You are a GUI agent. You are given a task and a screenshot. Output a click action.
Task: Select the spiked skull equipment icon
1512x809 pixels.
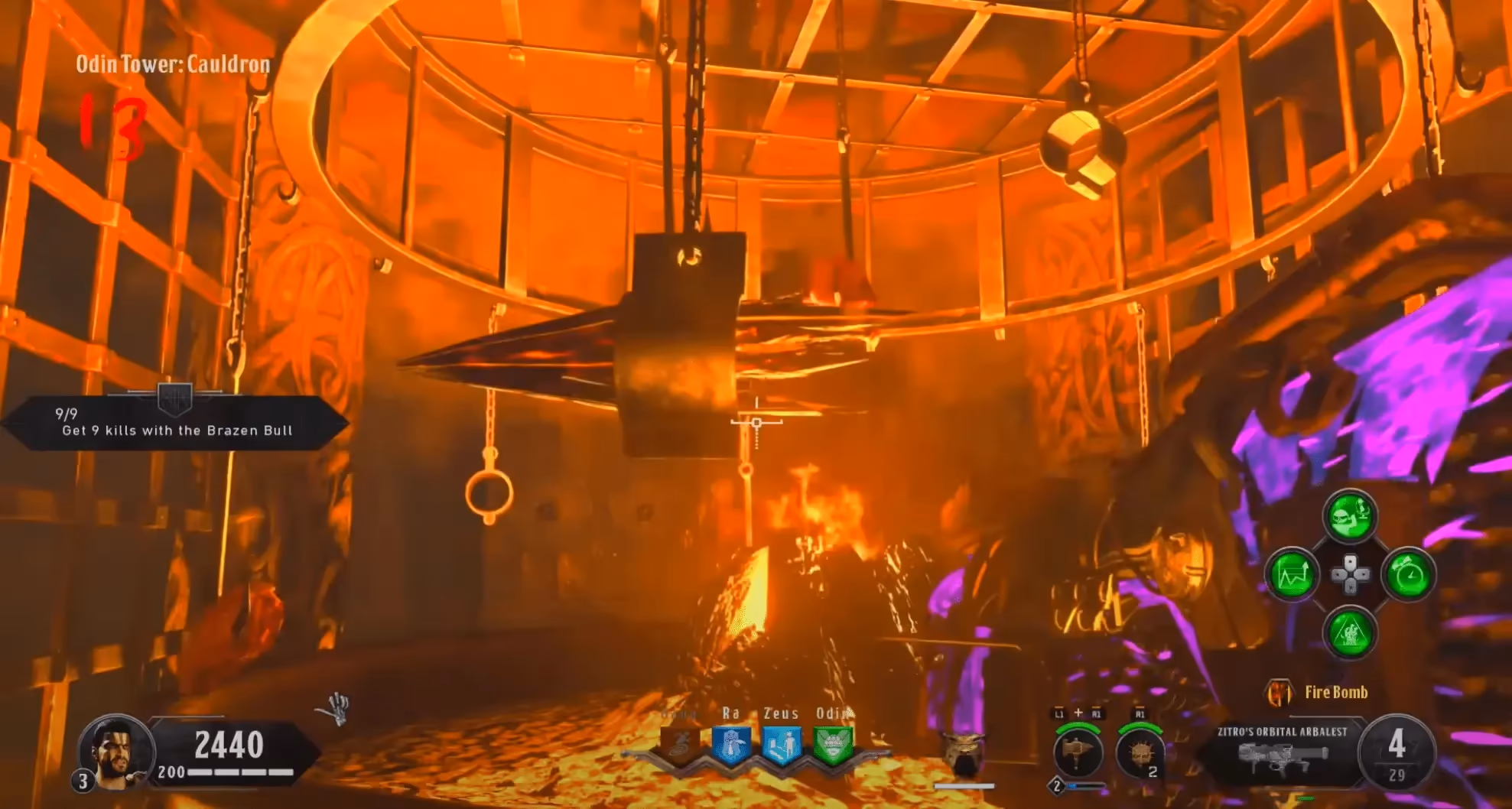1140,752
